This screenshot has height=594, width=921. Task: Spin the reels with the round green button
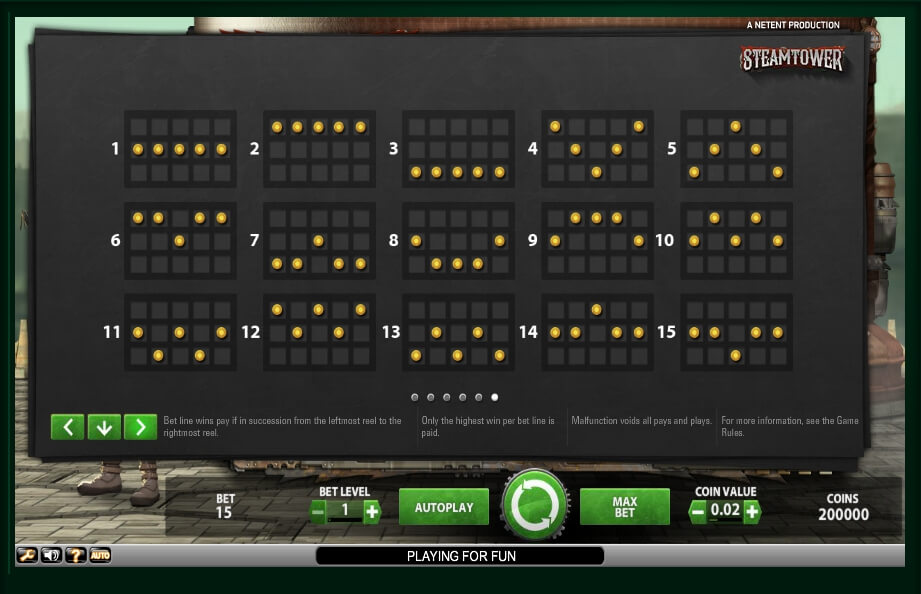pos(535,505)
